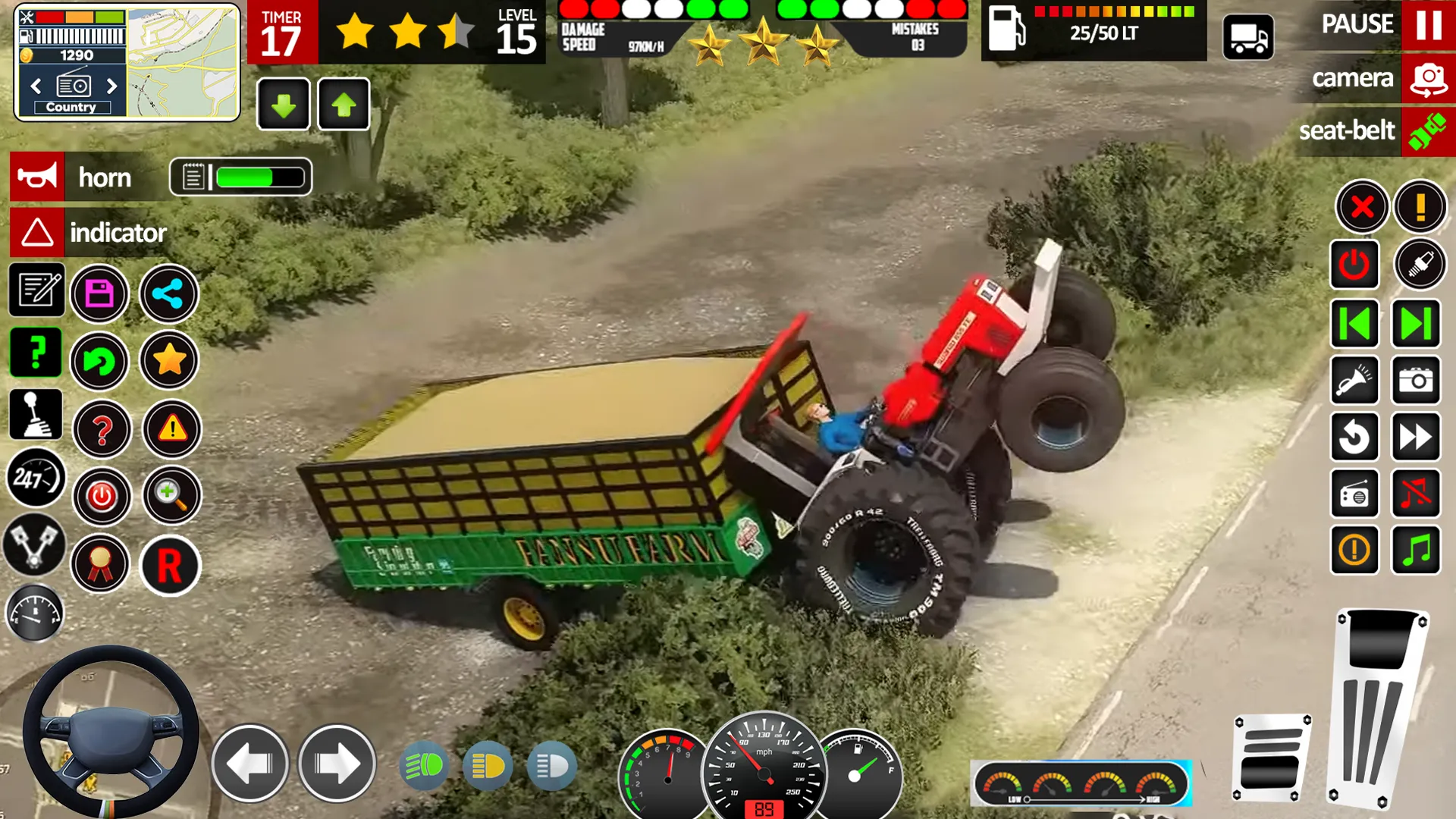Tap the spark plug icon
This screenshot has width=1456, height=819.
tap(1420, 265)
